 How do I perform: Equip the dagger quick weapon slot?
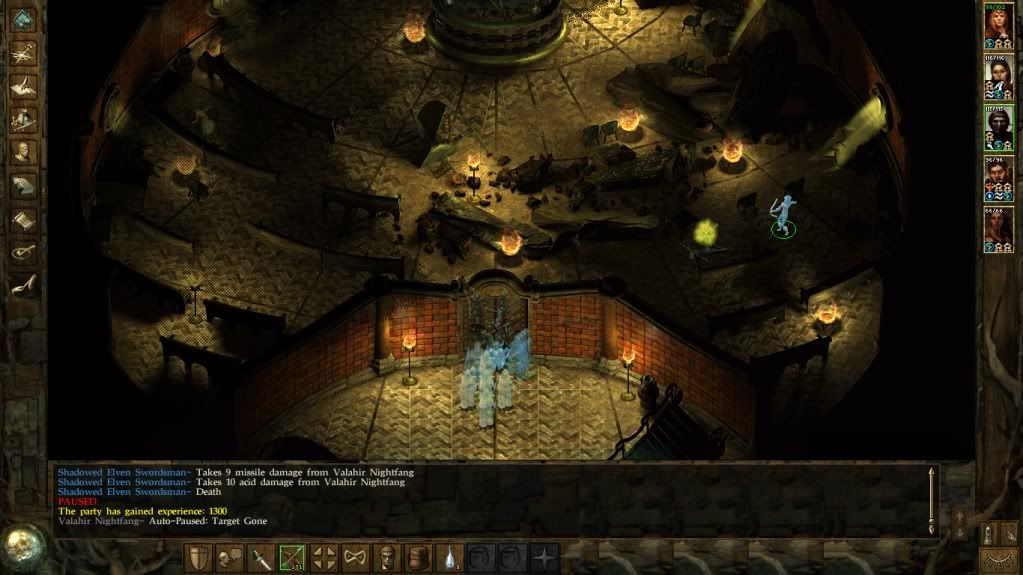[x=262, y=558]
